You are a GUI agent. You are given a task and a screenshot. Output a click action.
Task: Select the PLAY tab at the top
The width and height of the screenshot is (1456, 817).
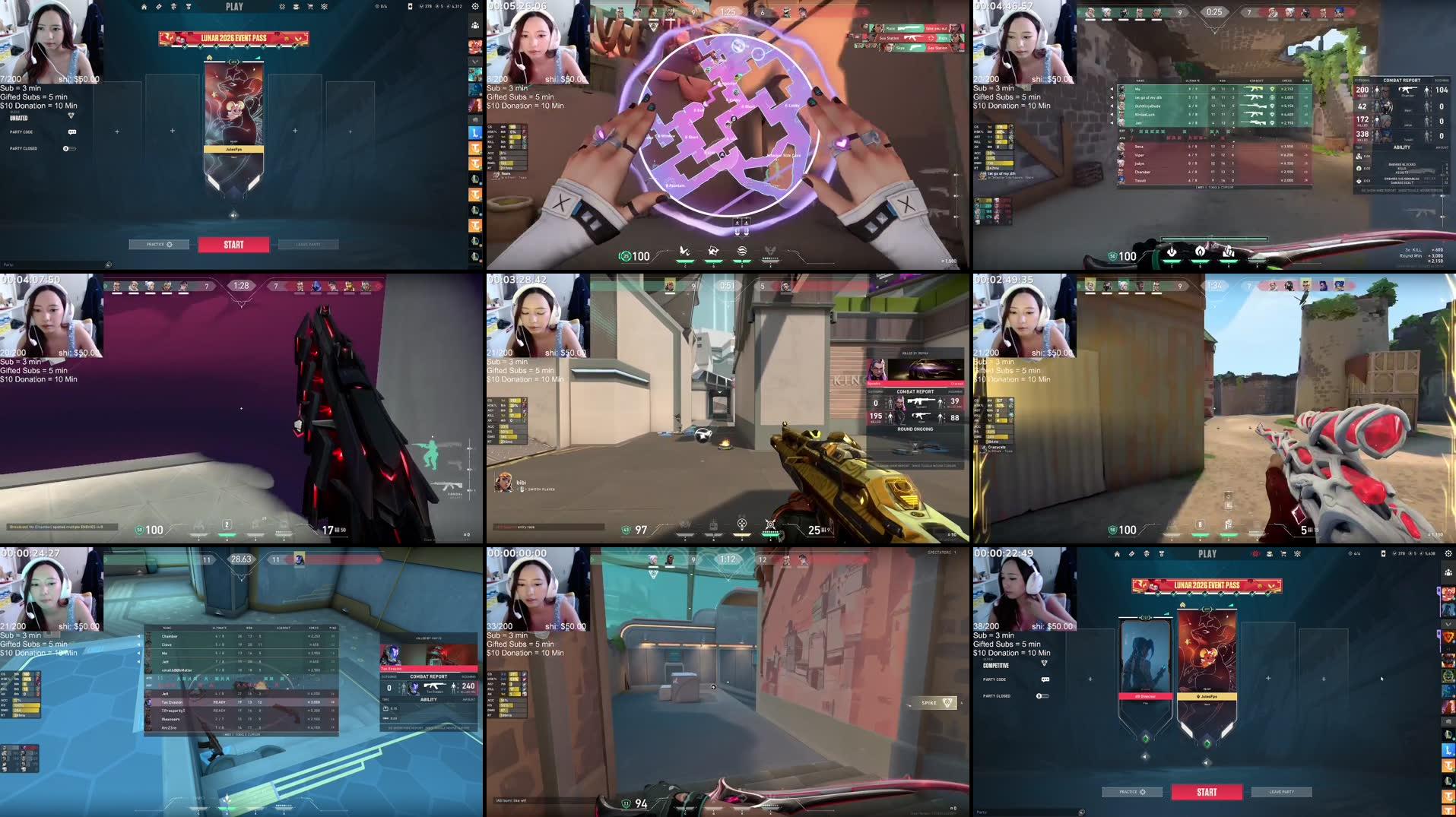234,6
